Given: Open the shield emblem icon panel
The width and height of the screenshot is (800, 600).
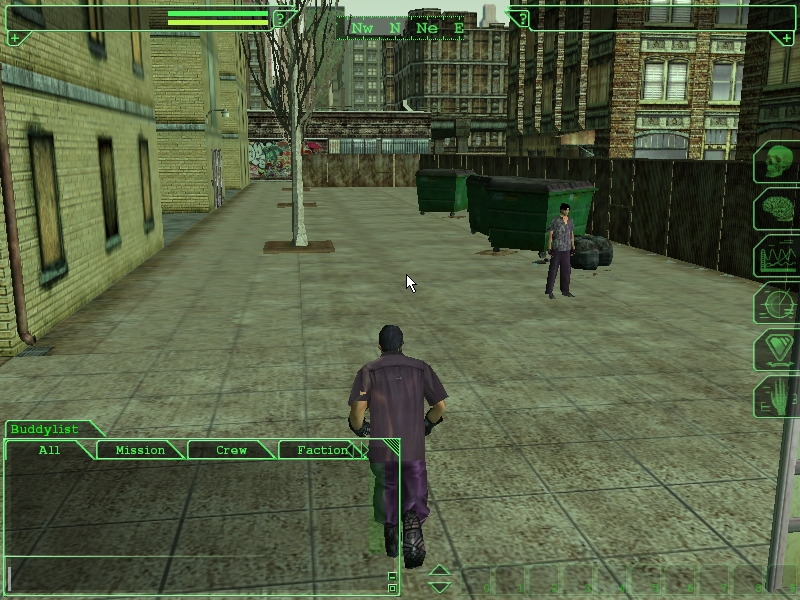Looking at the screenshot, I should coord(776,351).
